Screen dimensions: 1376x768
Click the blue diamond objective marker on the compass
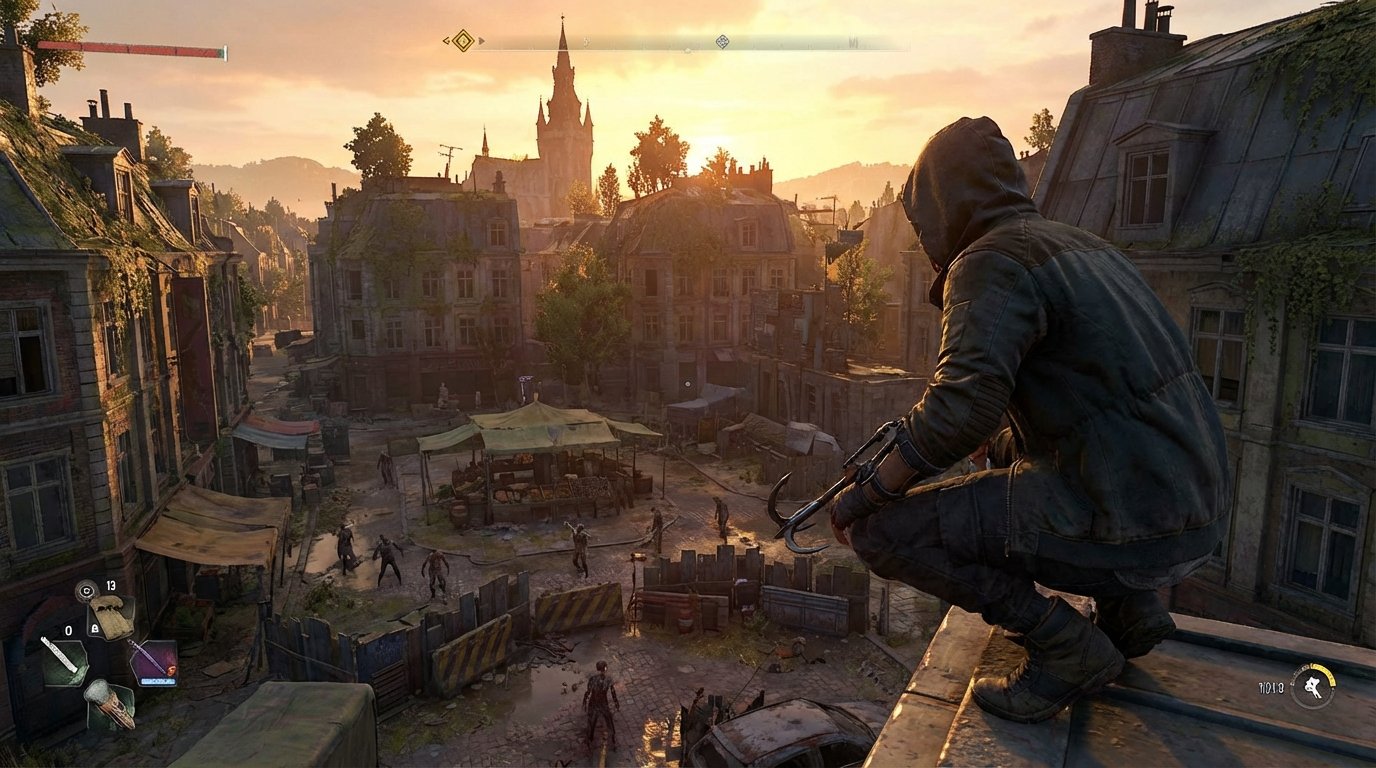722,42
